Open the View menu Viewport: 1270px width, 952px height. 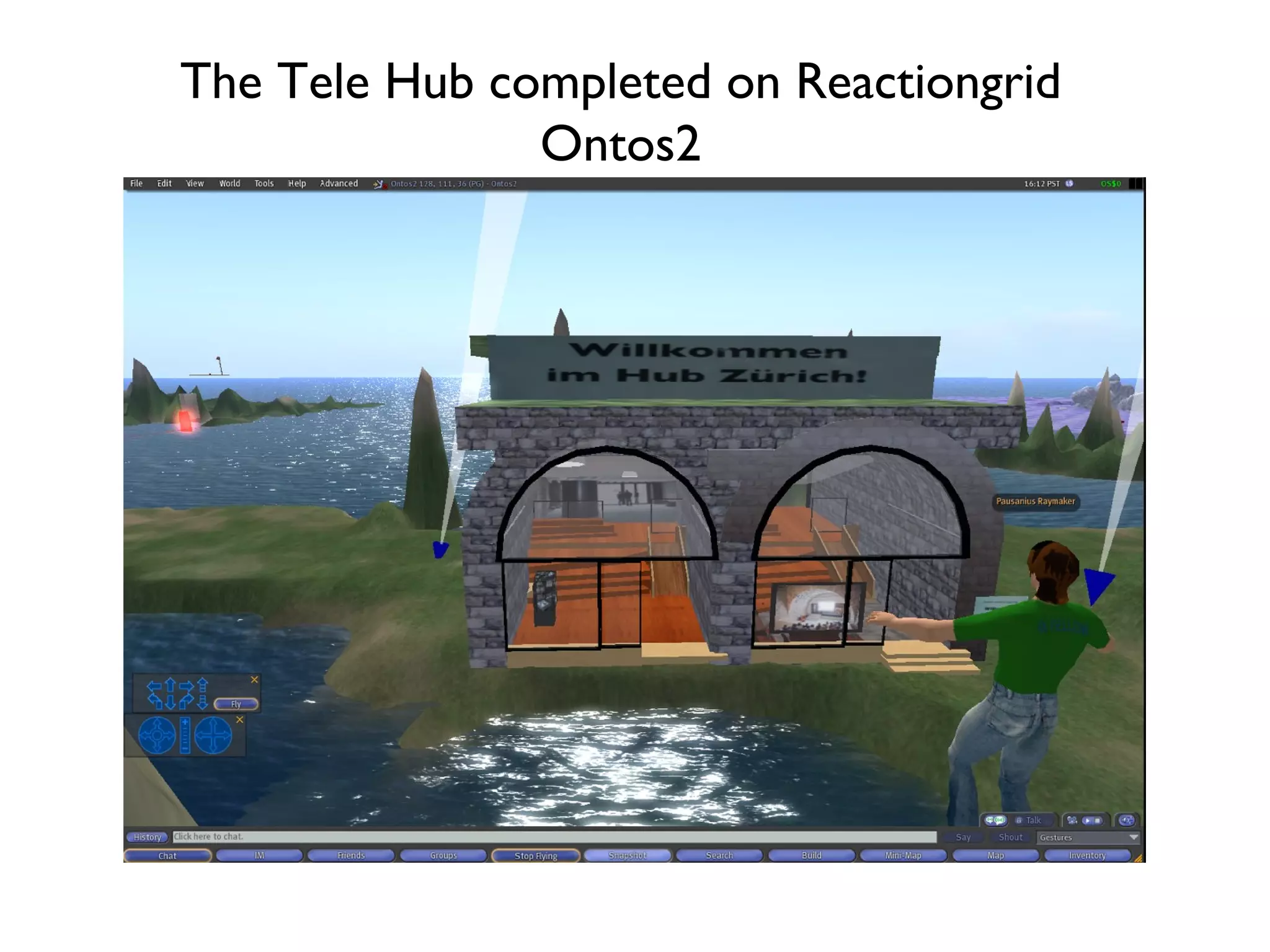195,183
